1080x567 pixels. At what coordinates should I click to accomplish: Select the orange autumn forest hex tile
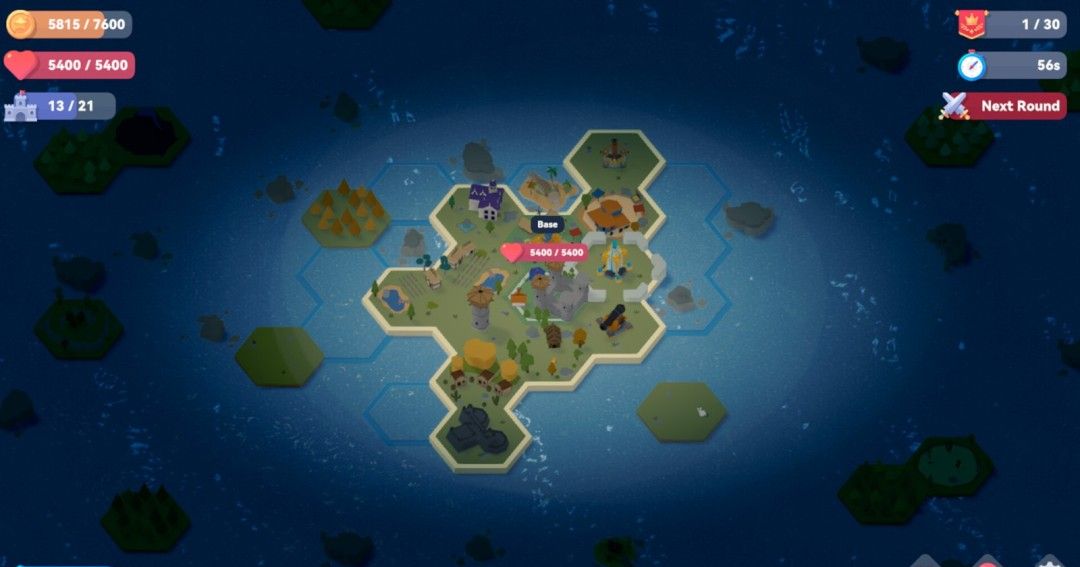(x=342, y=207)
